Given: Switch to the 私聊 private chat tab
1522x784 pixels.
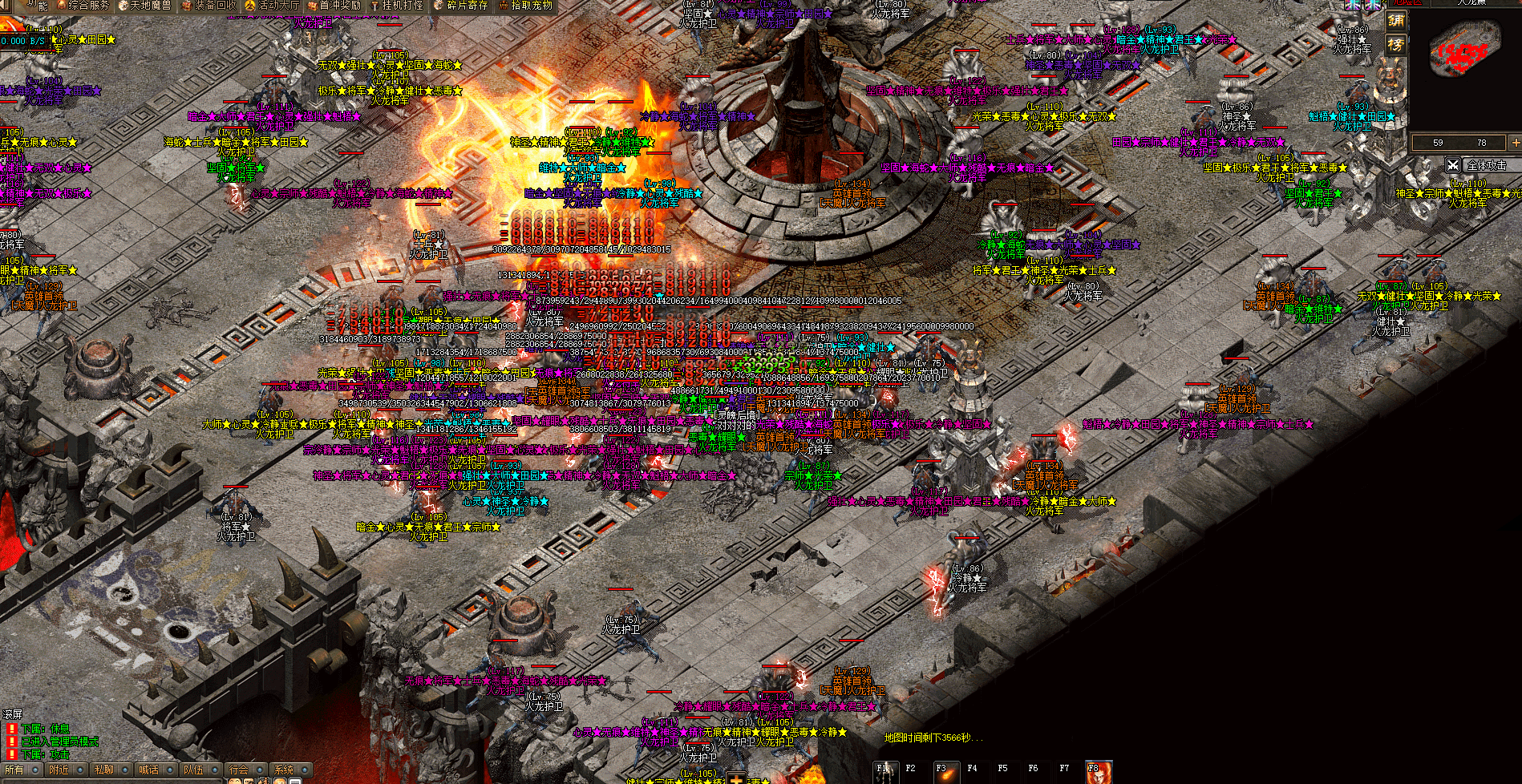Looking at the screenshot, I should pyautogui.click(x=104, y=770).
